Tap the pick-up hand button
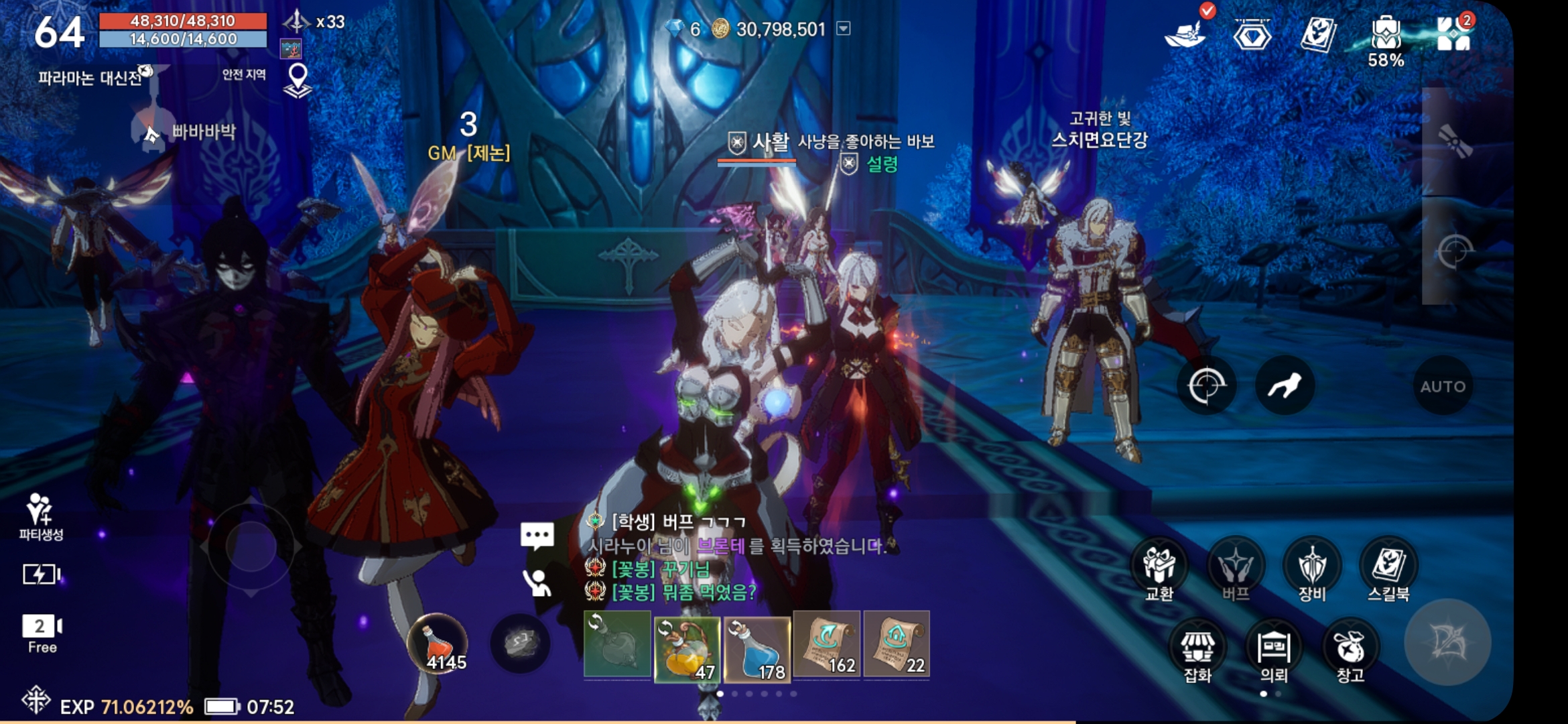This screenshot has width=1568, height=724. [x=1284, y=386]
